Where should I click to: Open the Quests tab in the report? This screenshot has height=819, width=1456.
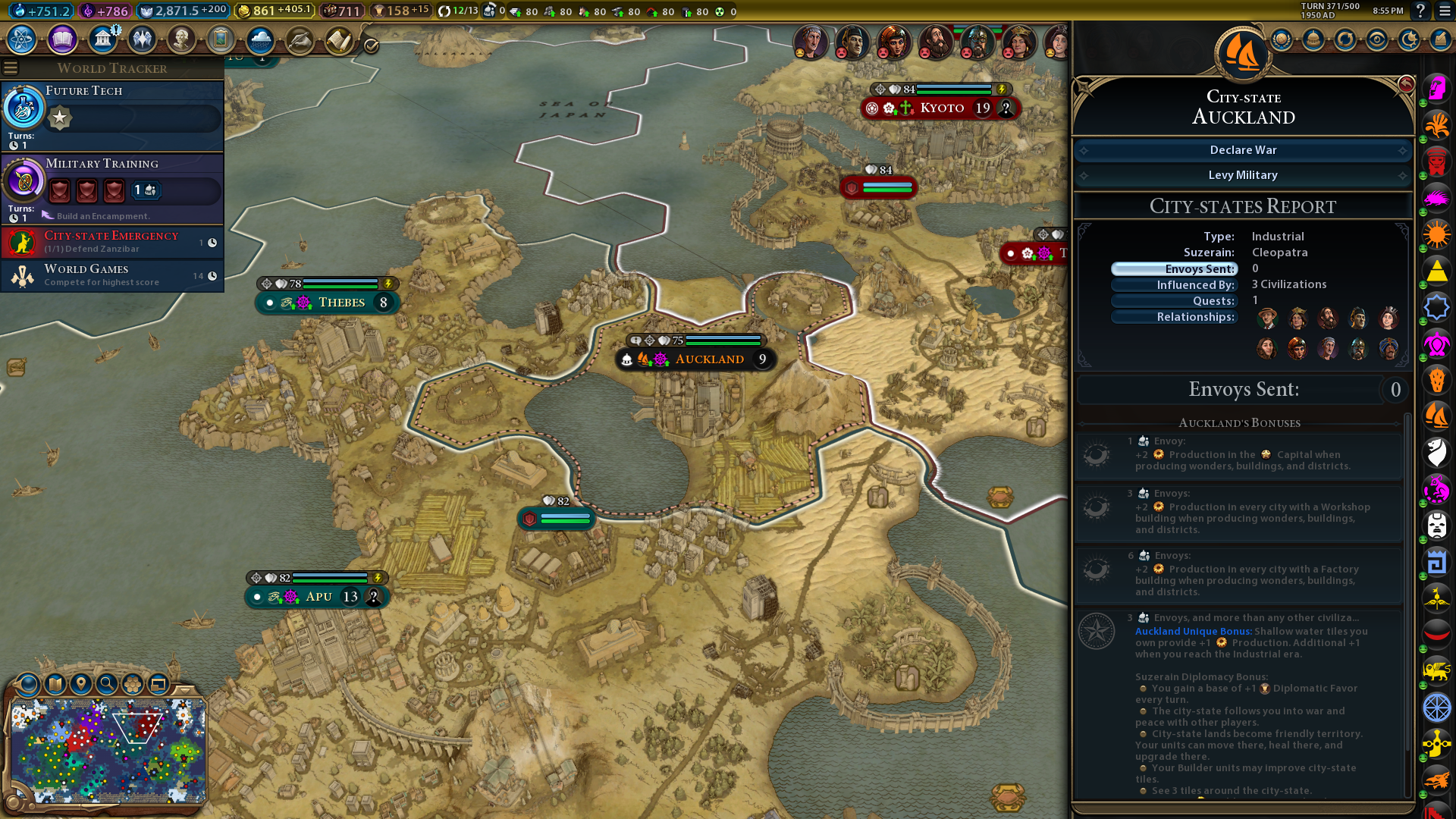coord(1174,301)
